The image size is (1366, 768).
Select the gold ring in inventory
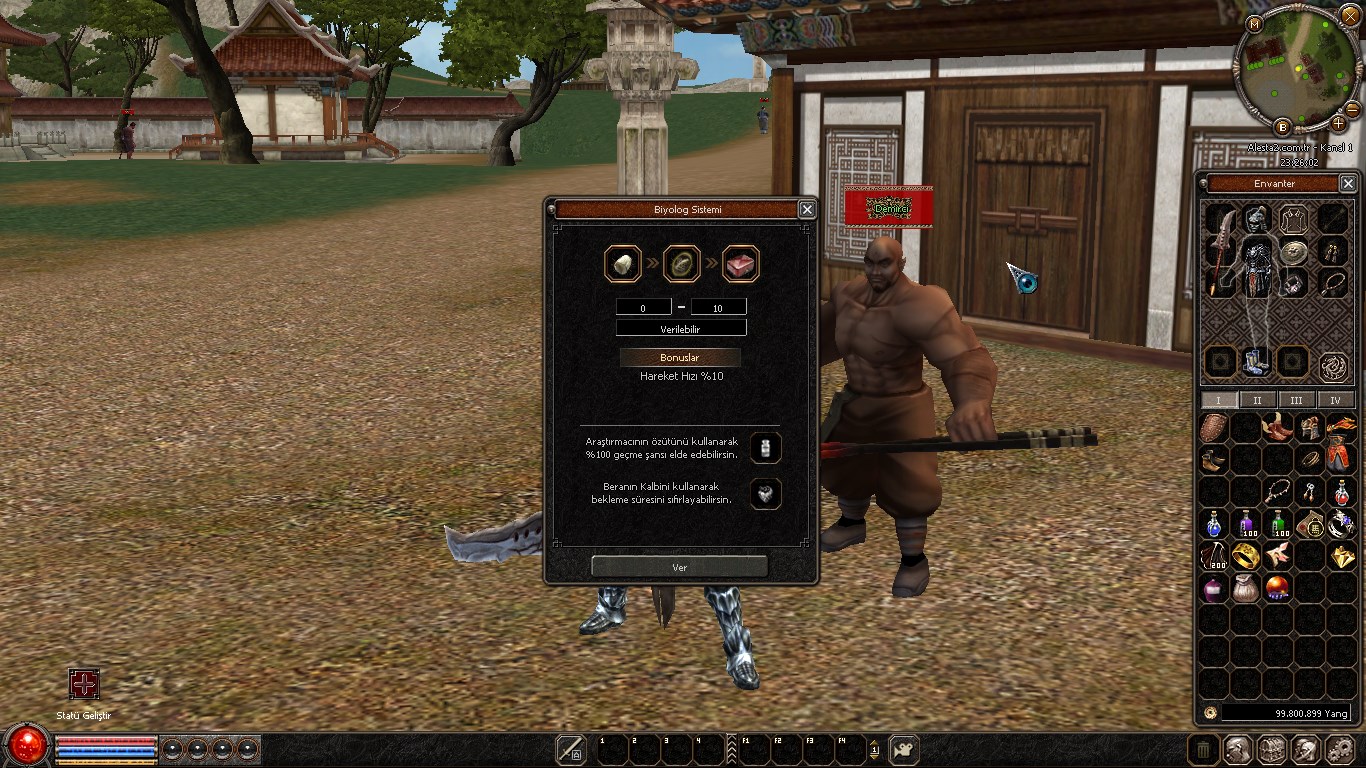pyautogui.click(x=1246, y=556)
